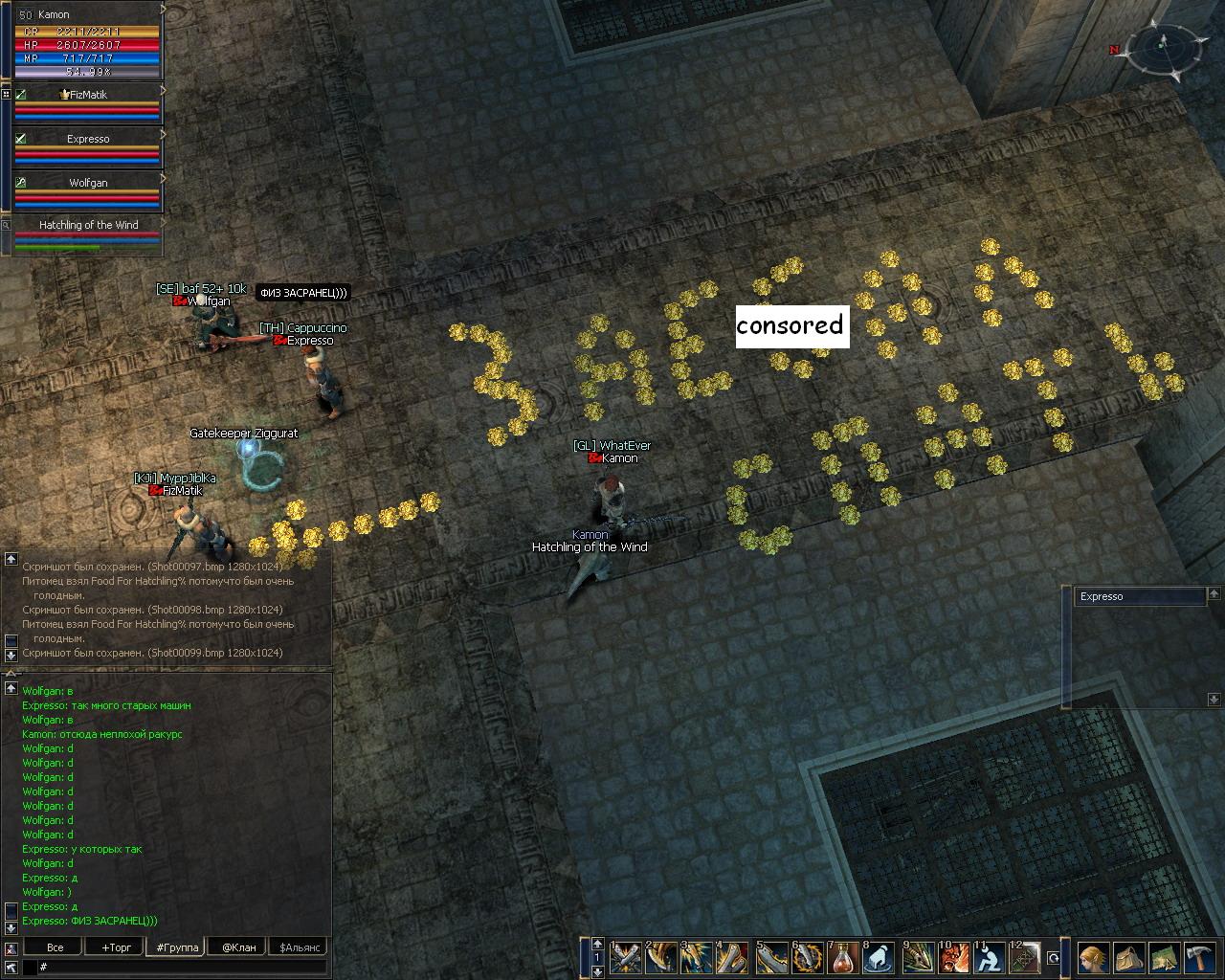This screenshot has width=1225, height=980.
Task: Open the inventory bag icon
Action: pyautogui.click(x=1127, y=957)
